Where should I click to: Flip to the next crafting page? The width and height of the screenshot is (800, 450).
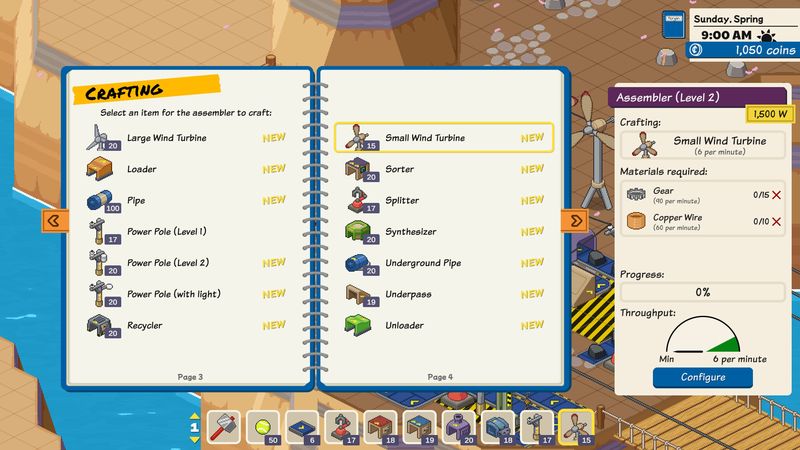tap(577, 220)
